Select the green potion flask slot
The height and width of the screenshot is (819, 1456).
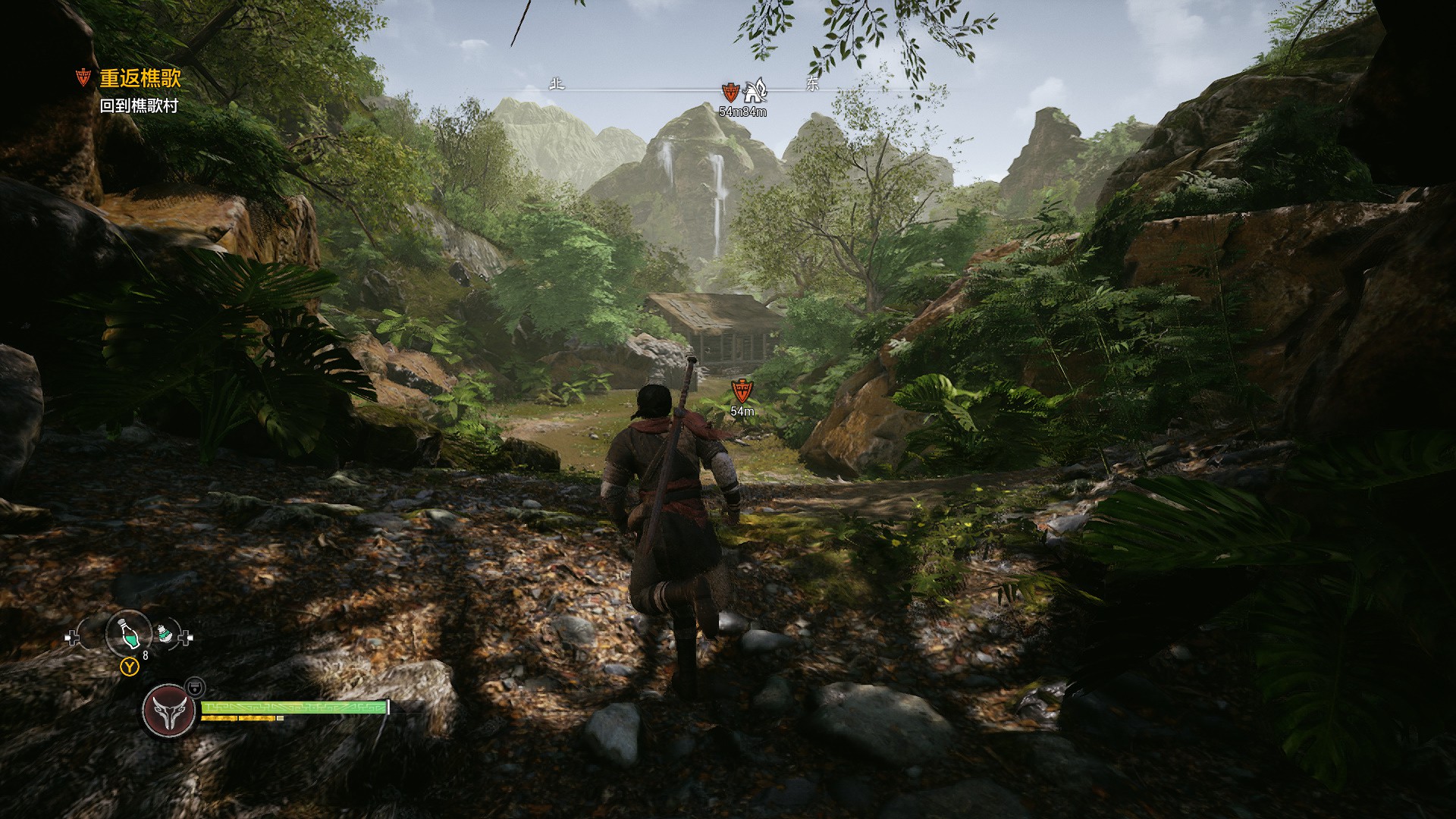(129, 633)
